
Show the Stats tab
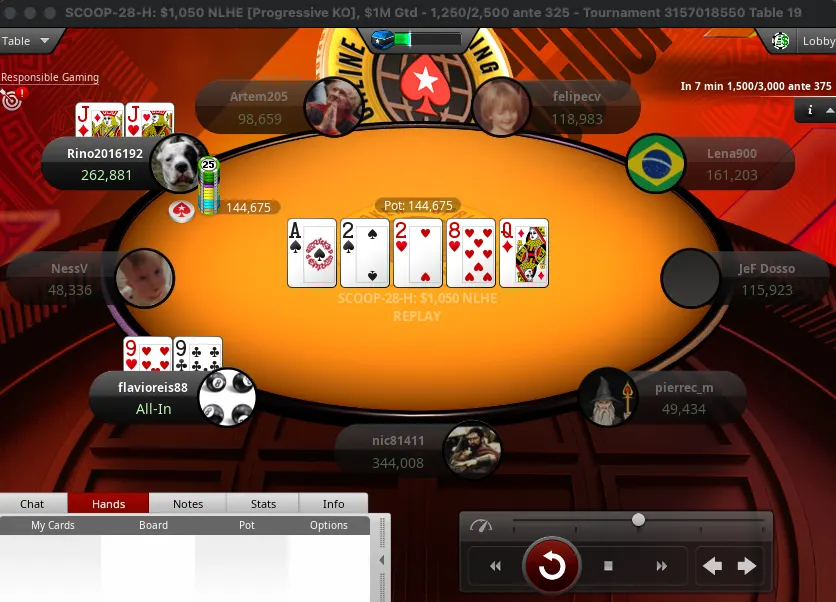click(264, 504)
